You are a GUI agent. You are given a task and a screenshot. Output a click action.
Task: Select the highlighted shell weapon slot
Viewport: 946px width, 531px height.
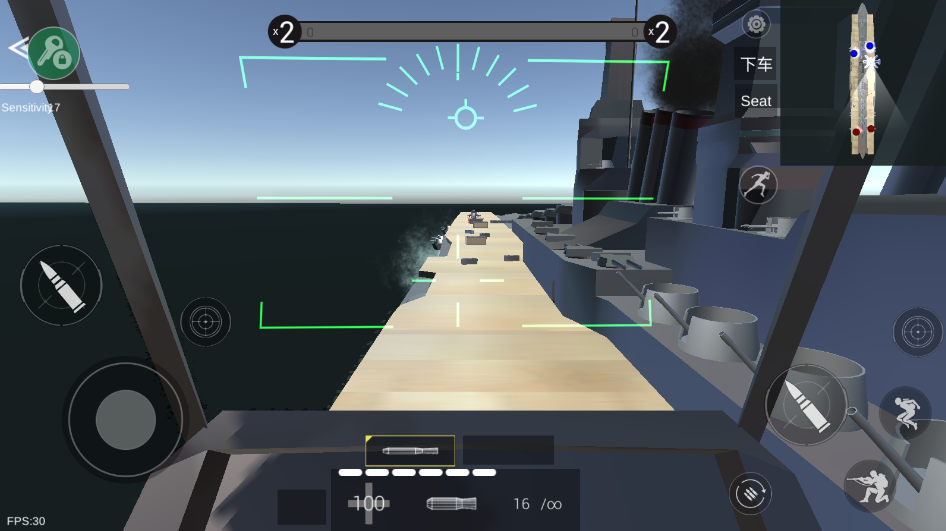pos(410,450)
